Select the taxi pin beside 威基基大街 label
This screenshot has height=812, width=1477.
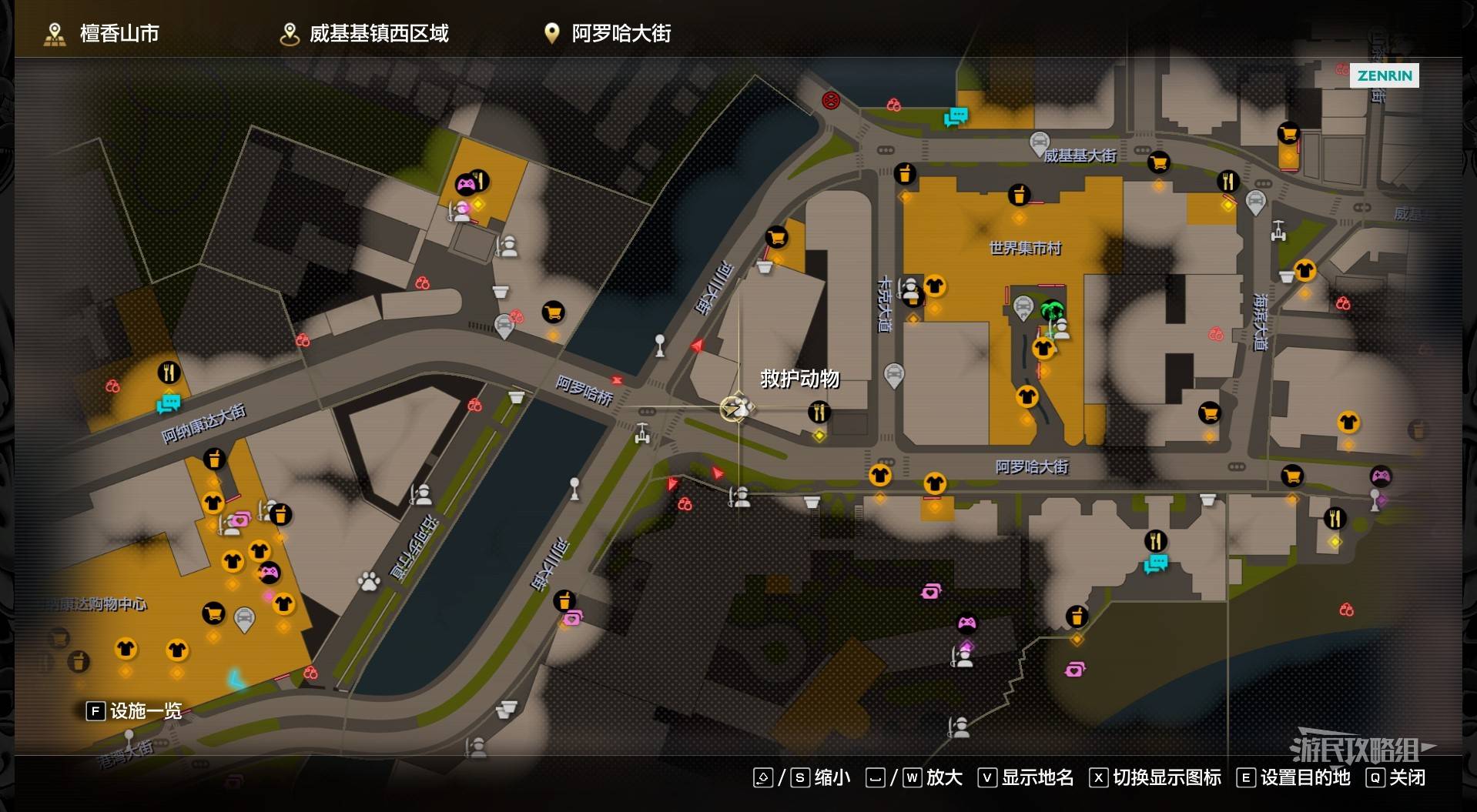point(1039,143)
